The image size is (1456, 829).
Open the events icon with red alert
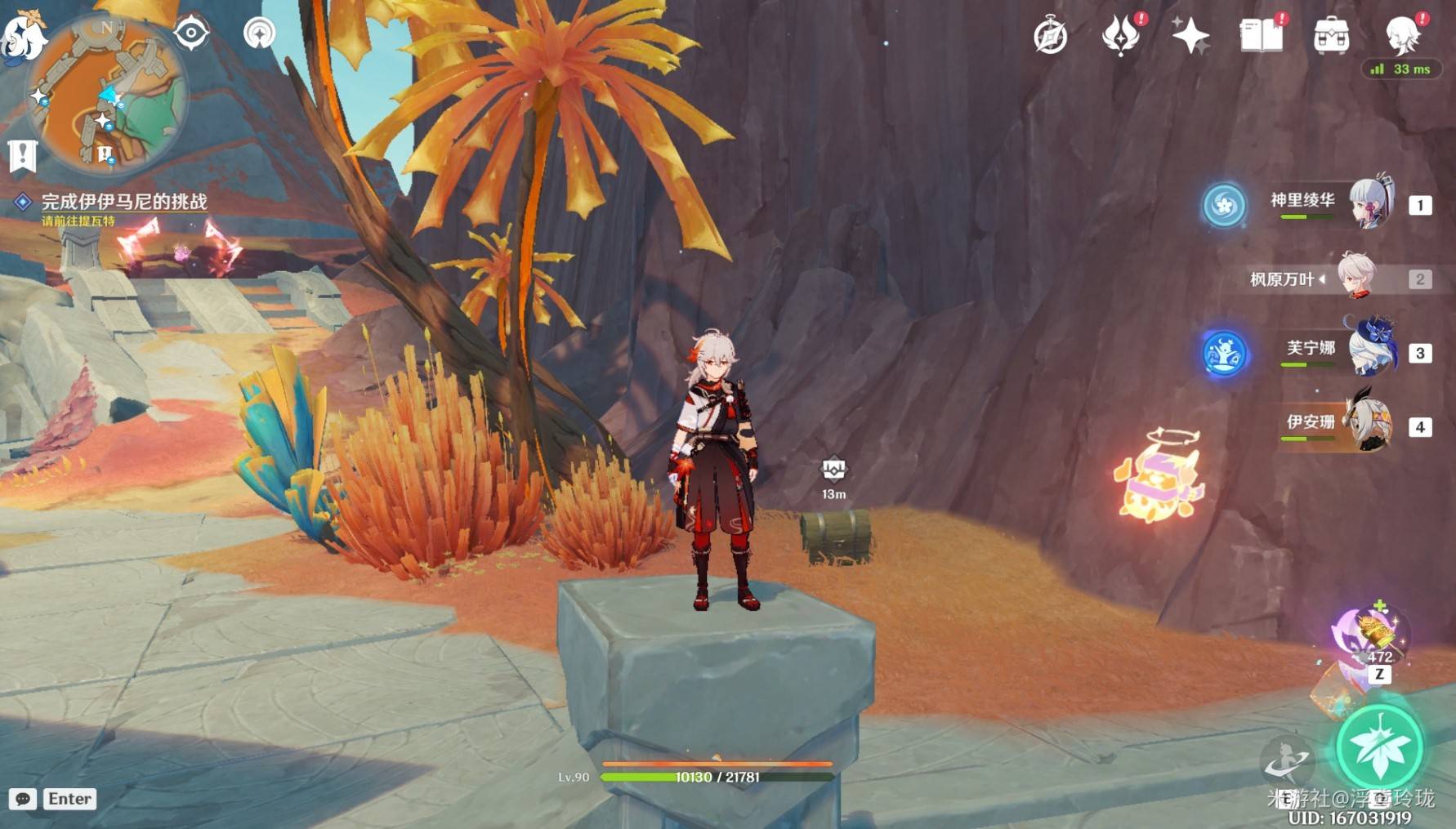(x=1121, y=35)
